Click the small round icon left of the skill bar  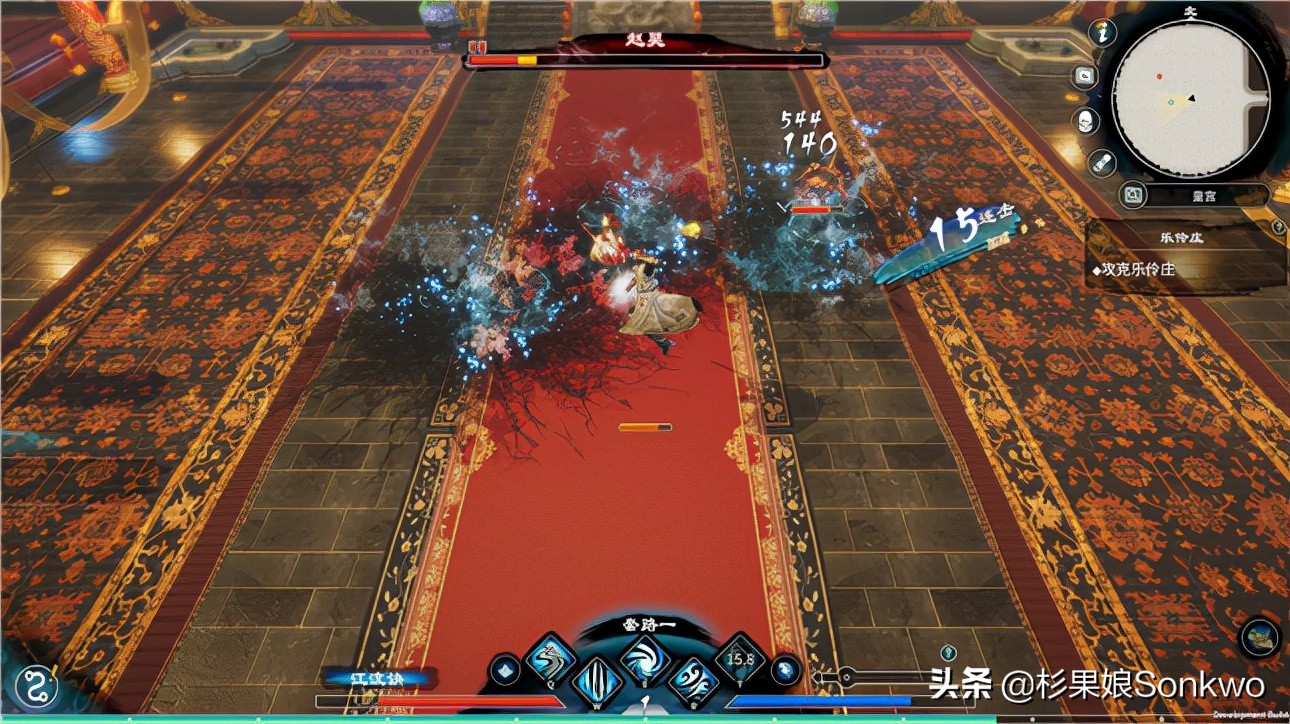[506, 670]
